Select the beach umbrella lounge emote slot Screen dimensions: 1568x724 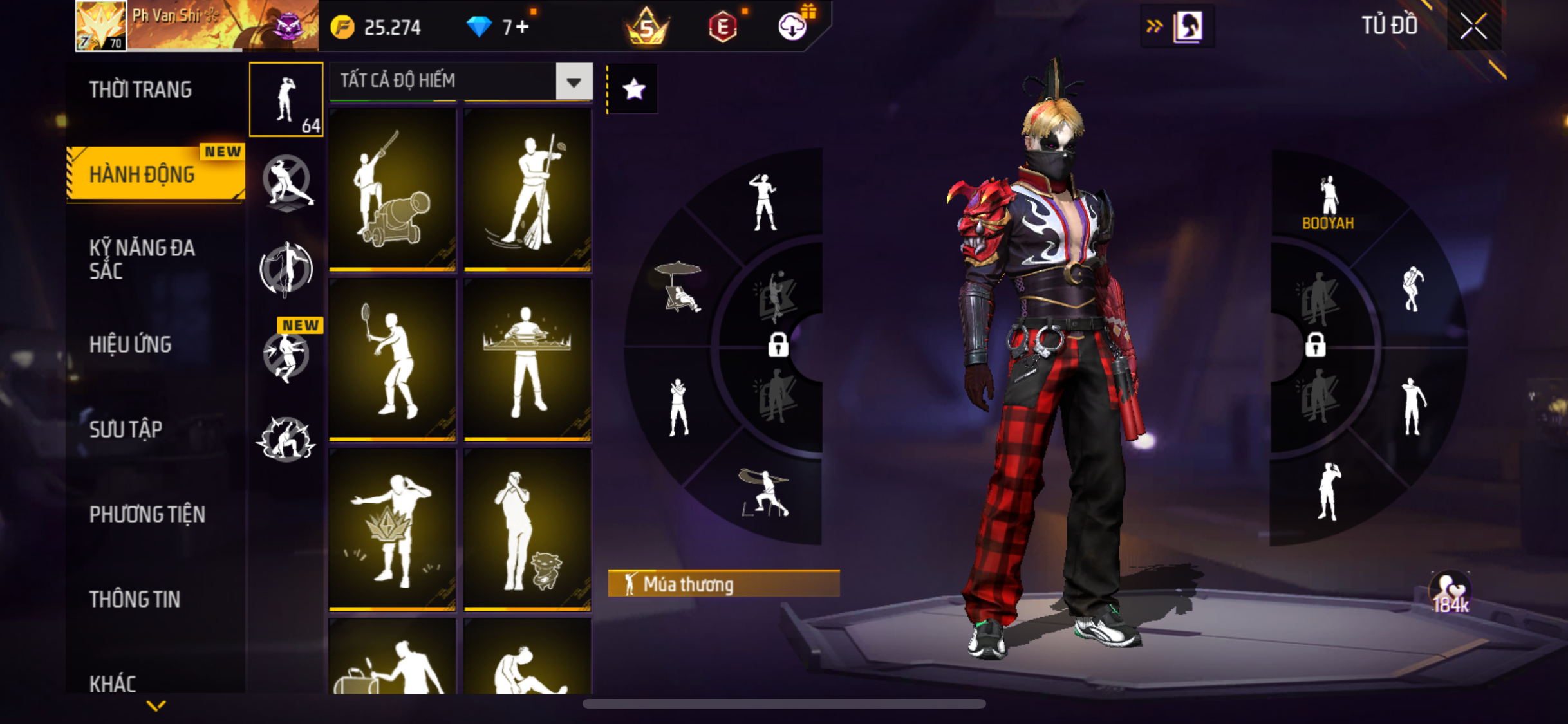[678, 287]
